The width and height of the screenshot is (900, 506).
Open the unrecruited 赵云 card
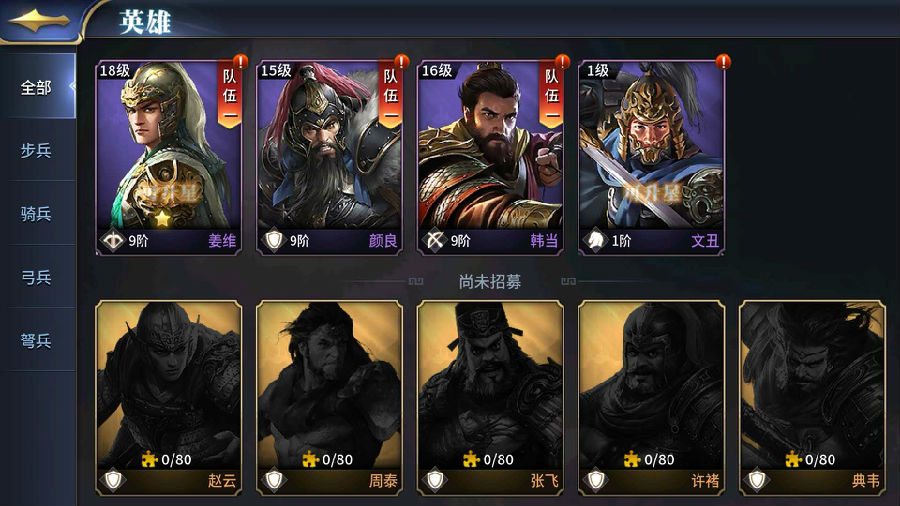click(168, 397)
